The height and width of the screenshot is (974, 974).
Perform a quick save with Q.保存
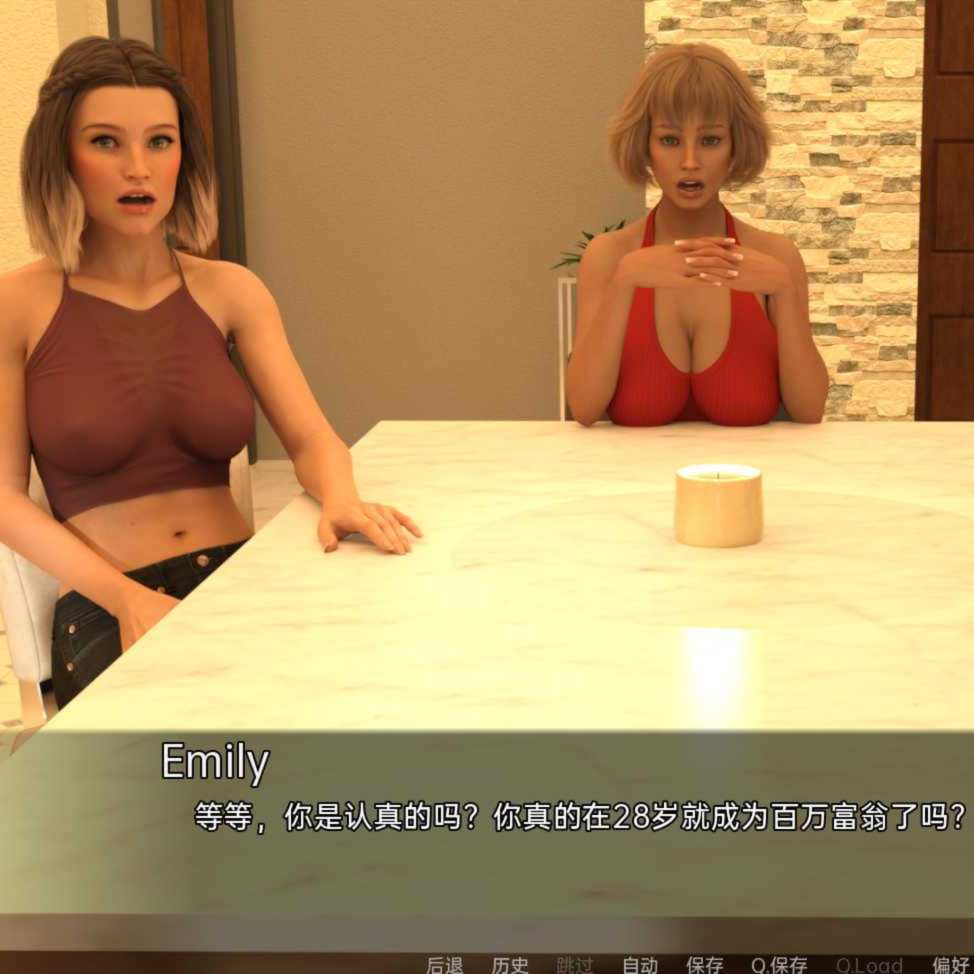click(779, 964)
